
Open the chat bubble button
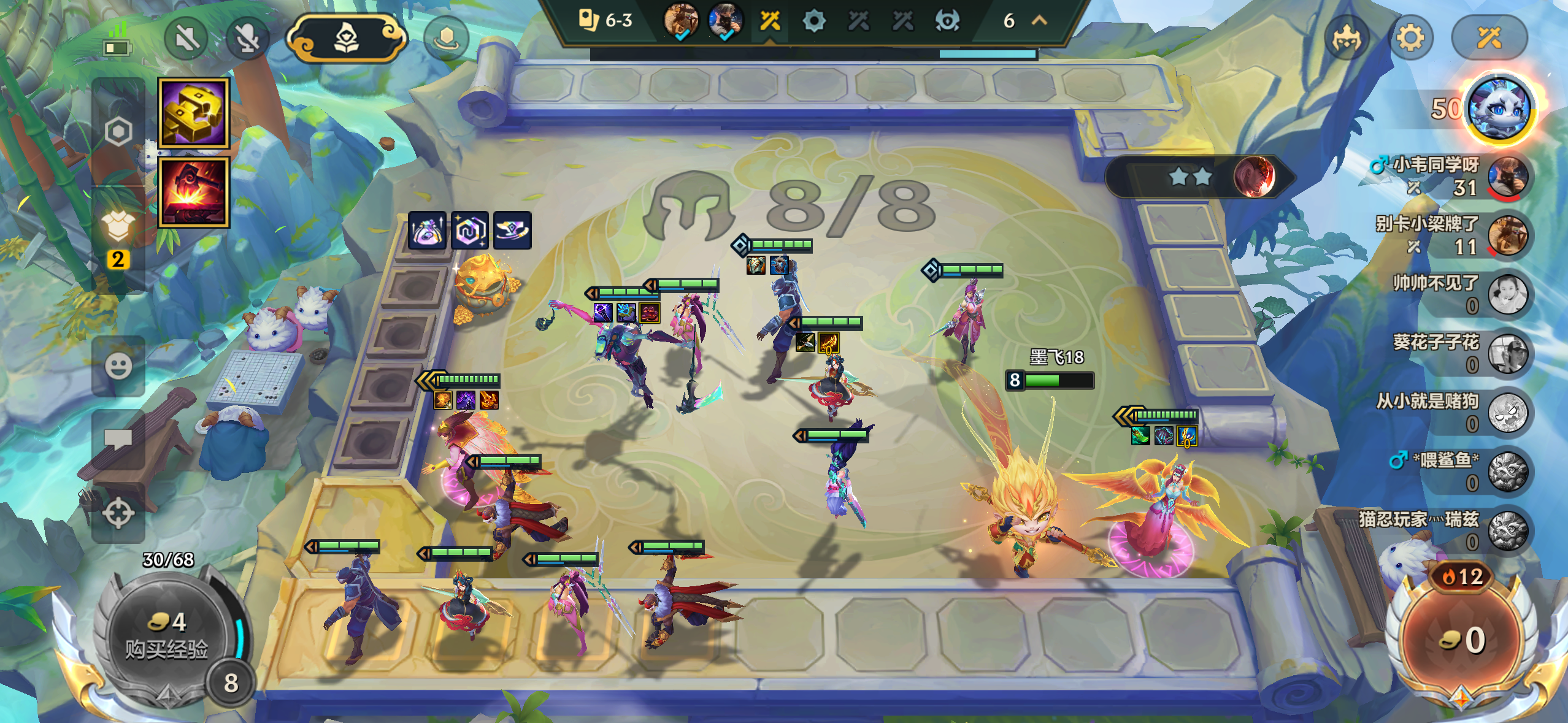pyautogui.click(x=118, y=439)
